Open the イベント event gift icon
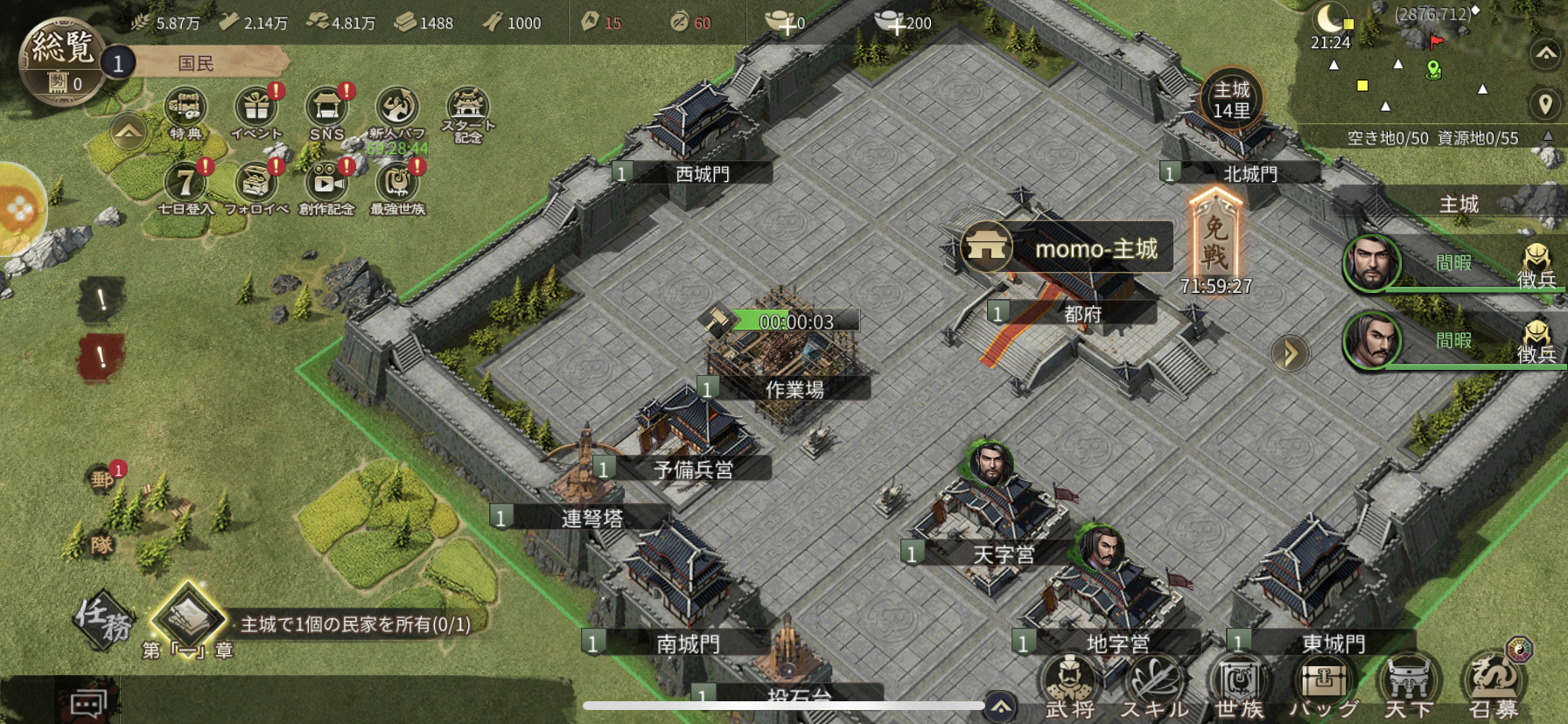 point(256,110)
